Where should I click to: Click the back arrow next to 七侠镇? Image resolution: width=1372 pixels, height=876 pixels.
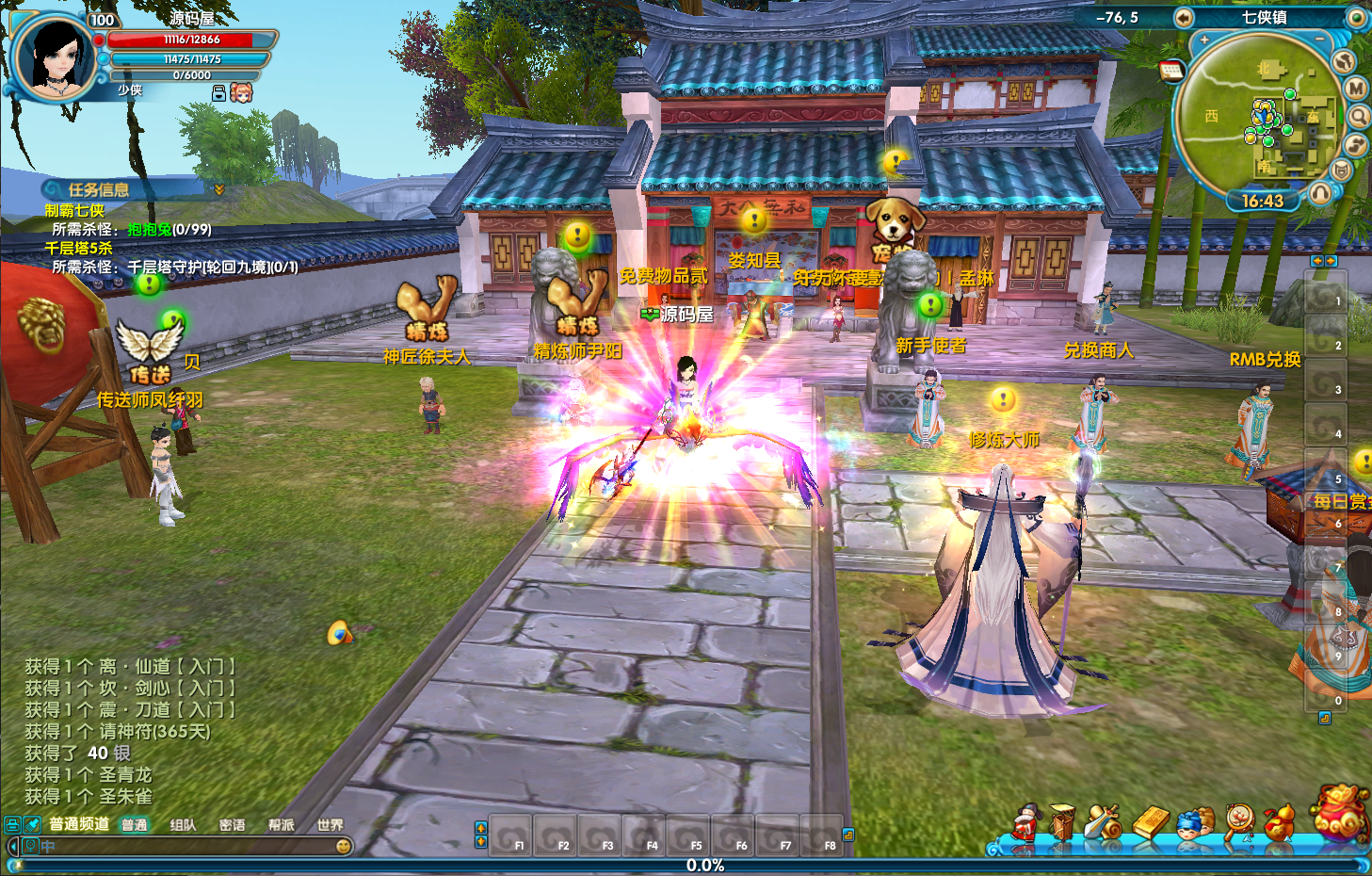(x=1184, y=18)
